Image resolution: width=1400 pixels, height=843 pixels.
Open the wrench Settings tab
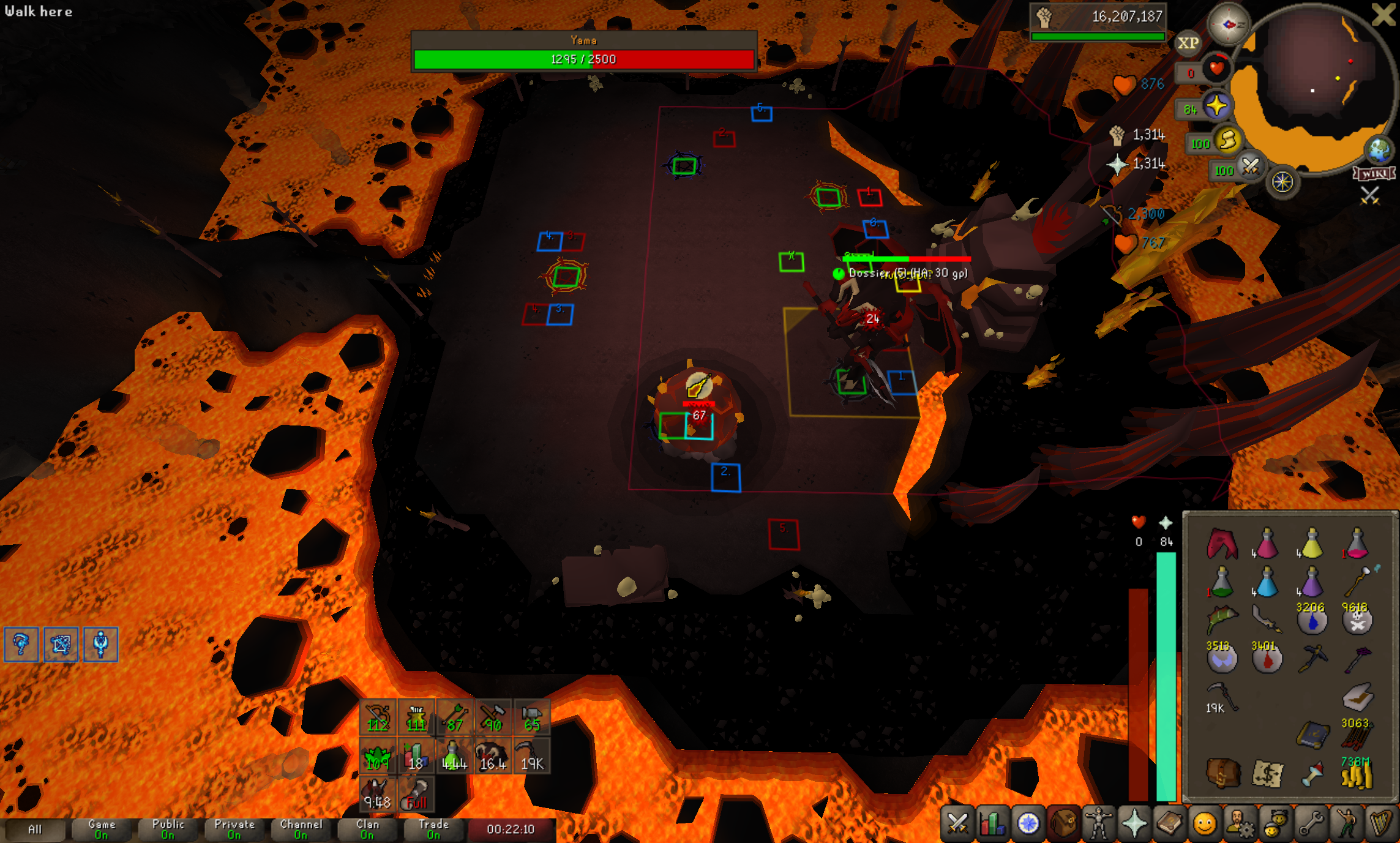(1311, 823)
